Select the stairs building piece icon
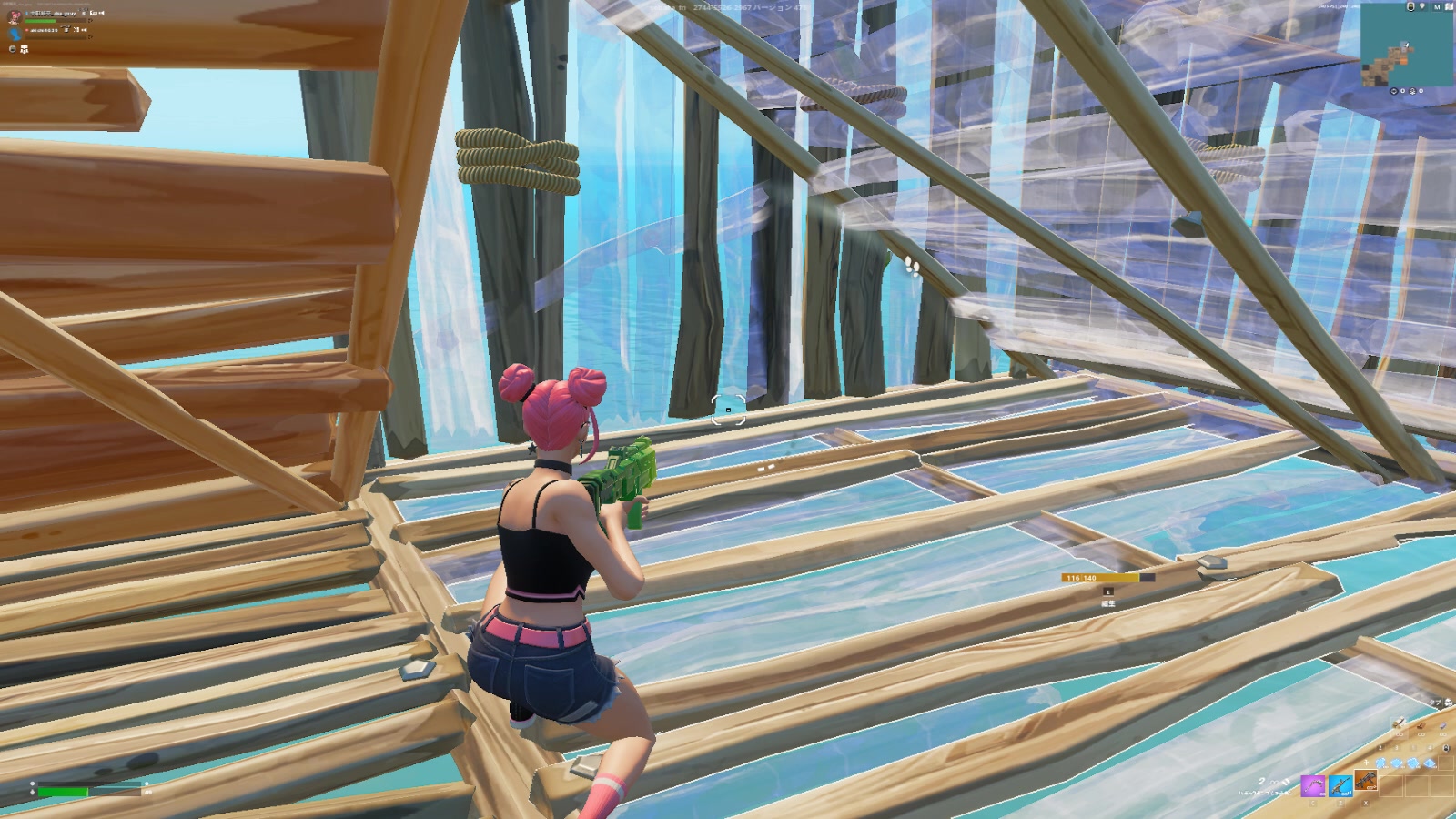 pos(1413,763)
